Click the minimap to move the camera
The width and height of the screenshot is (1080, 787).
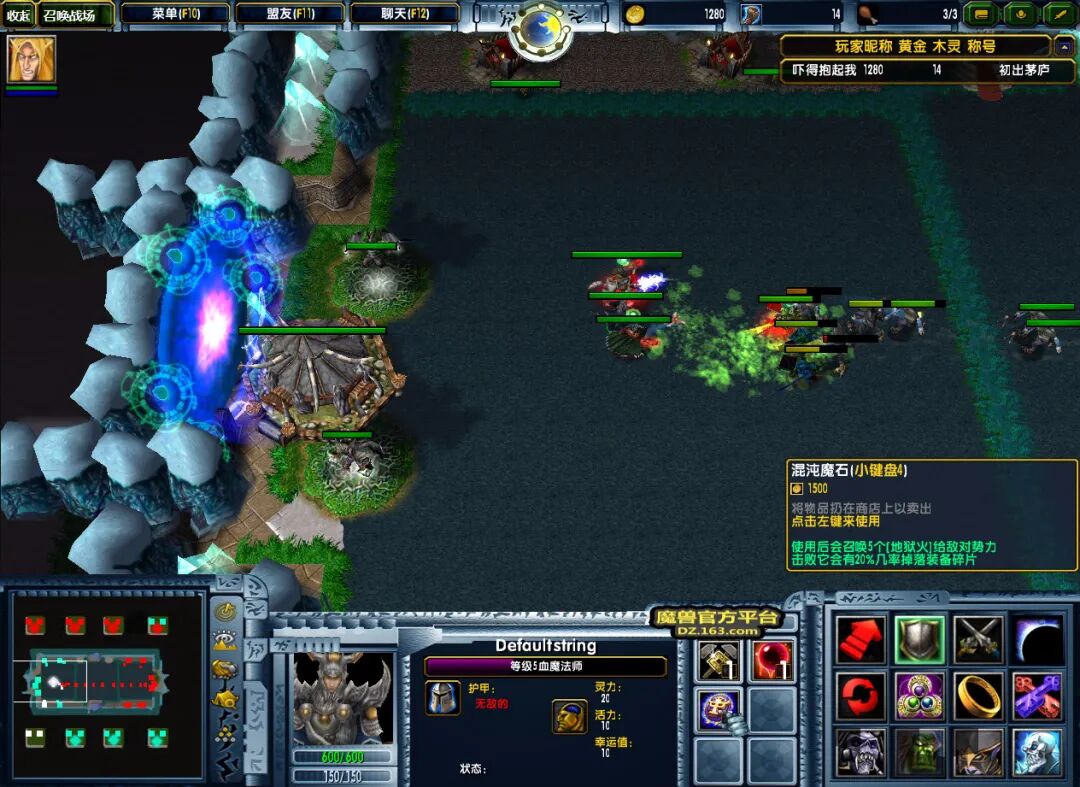(x=95, y=682)
